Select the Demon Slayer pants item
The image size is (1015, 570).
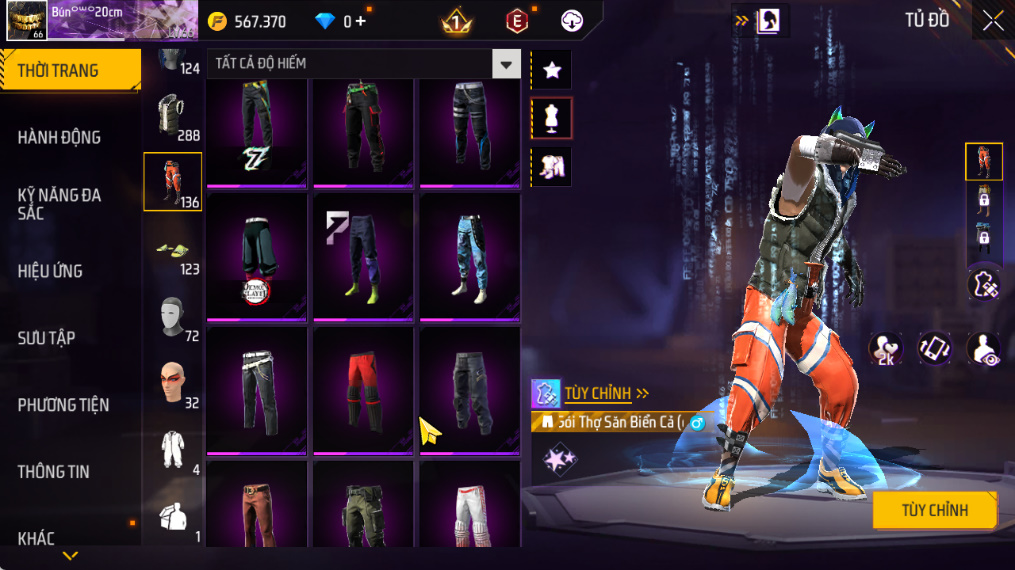click(x=257, y=257)
